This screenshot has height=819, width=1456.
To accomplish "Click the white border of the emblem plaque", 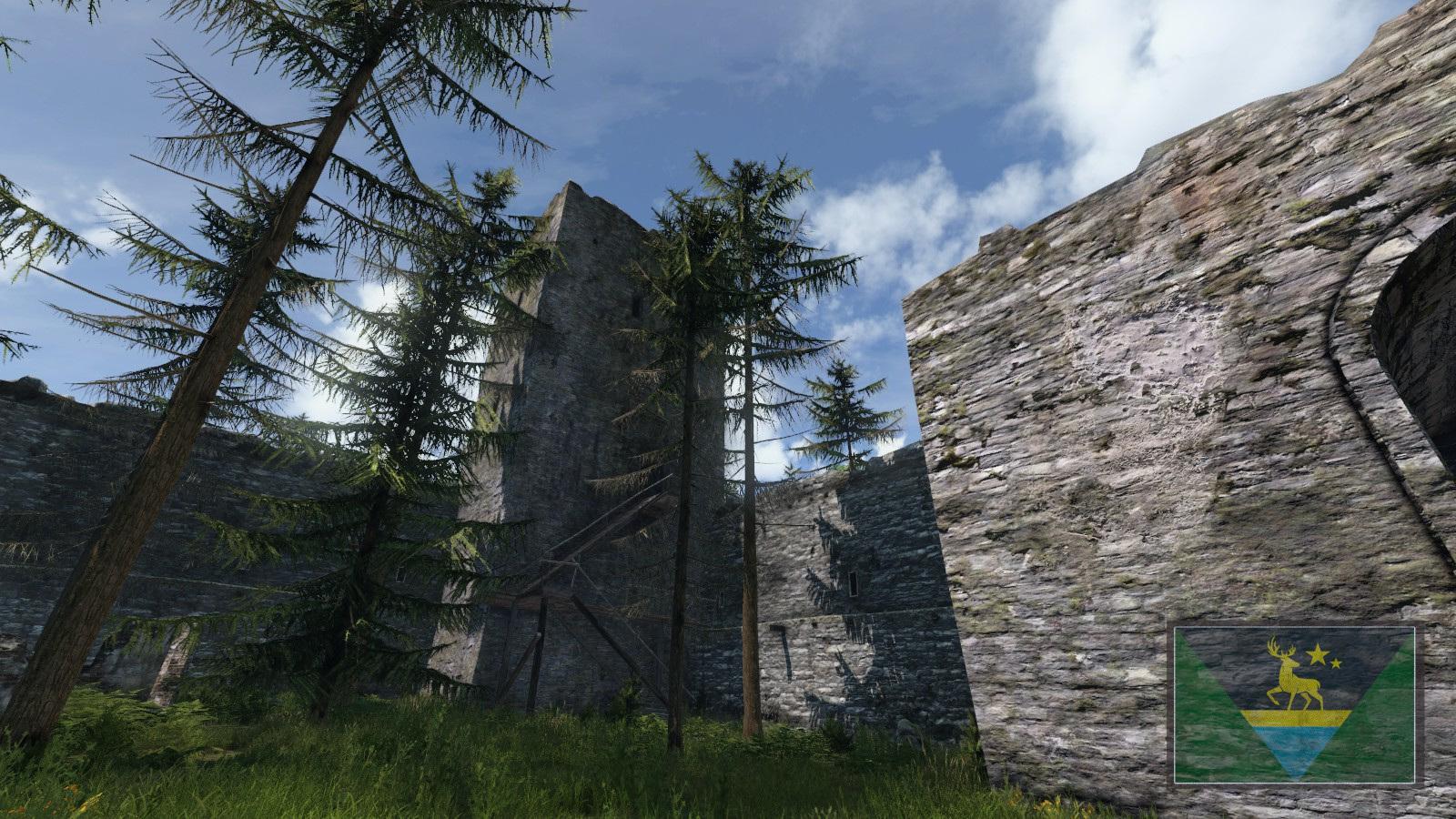I will pos(1294,628).
